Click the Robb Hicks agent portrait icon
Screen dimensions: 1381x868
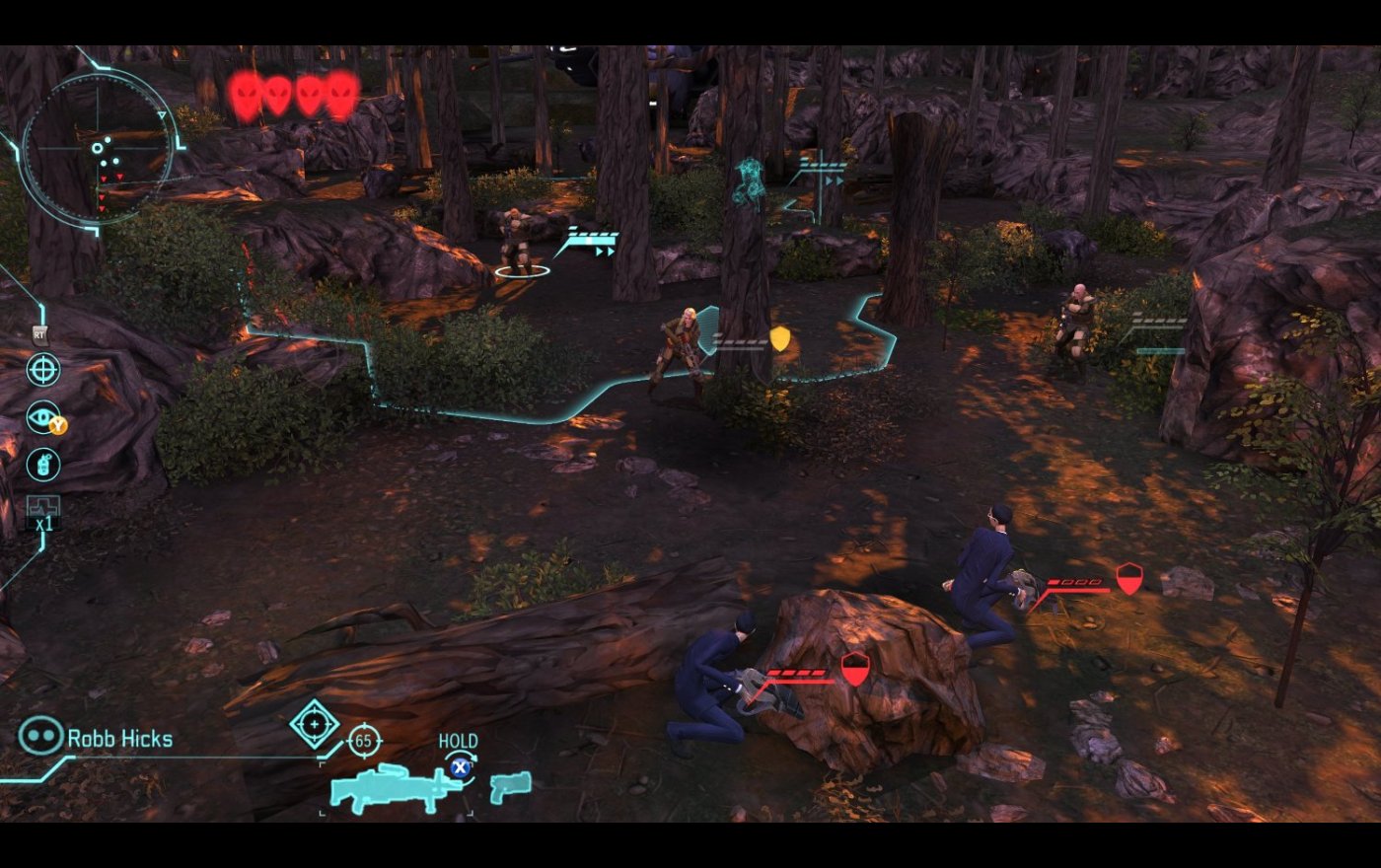[40, 736]
